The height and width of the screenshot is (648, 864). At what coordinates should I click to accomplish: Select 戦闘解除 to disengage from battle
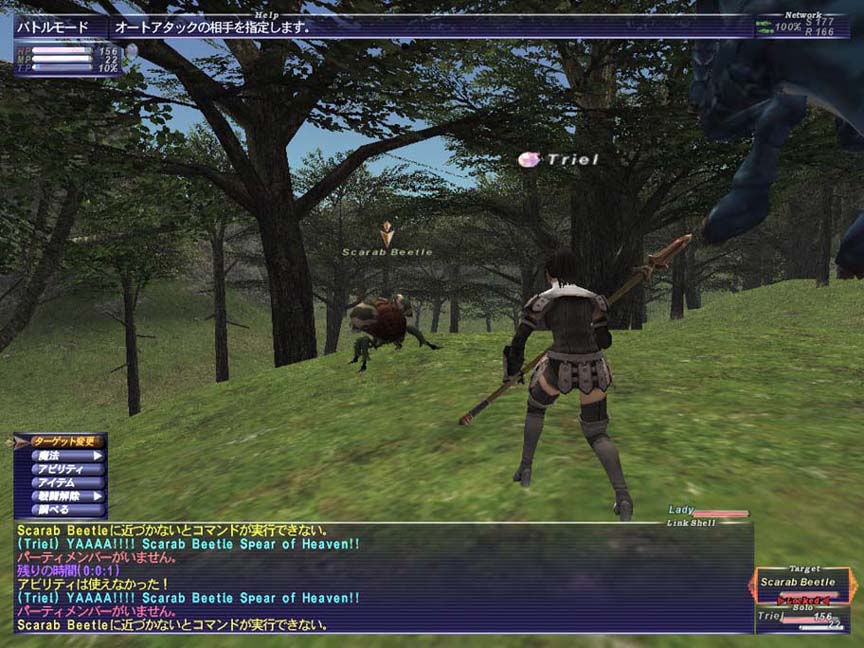64,495
